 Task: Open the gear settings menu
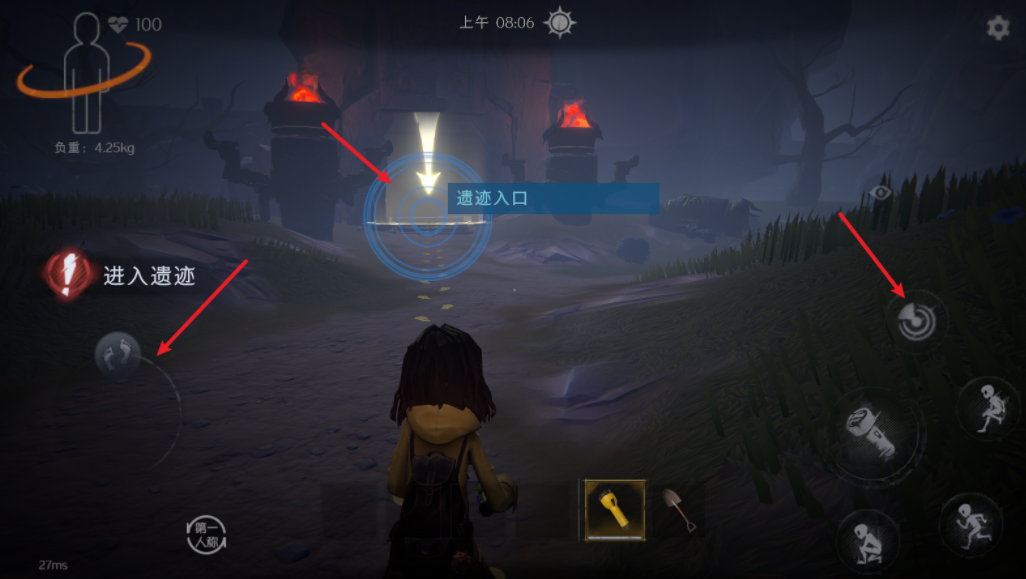click(x=998, y=28)
